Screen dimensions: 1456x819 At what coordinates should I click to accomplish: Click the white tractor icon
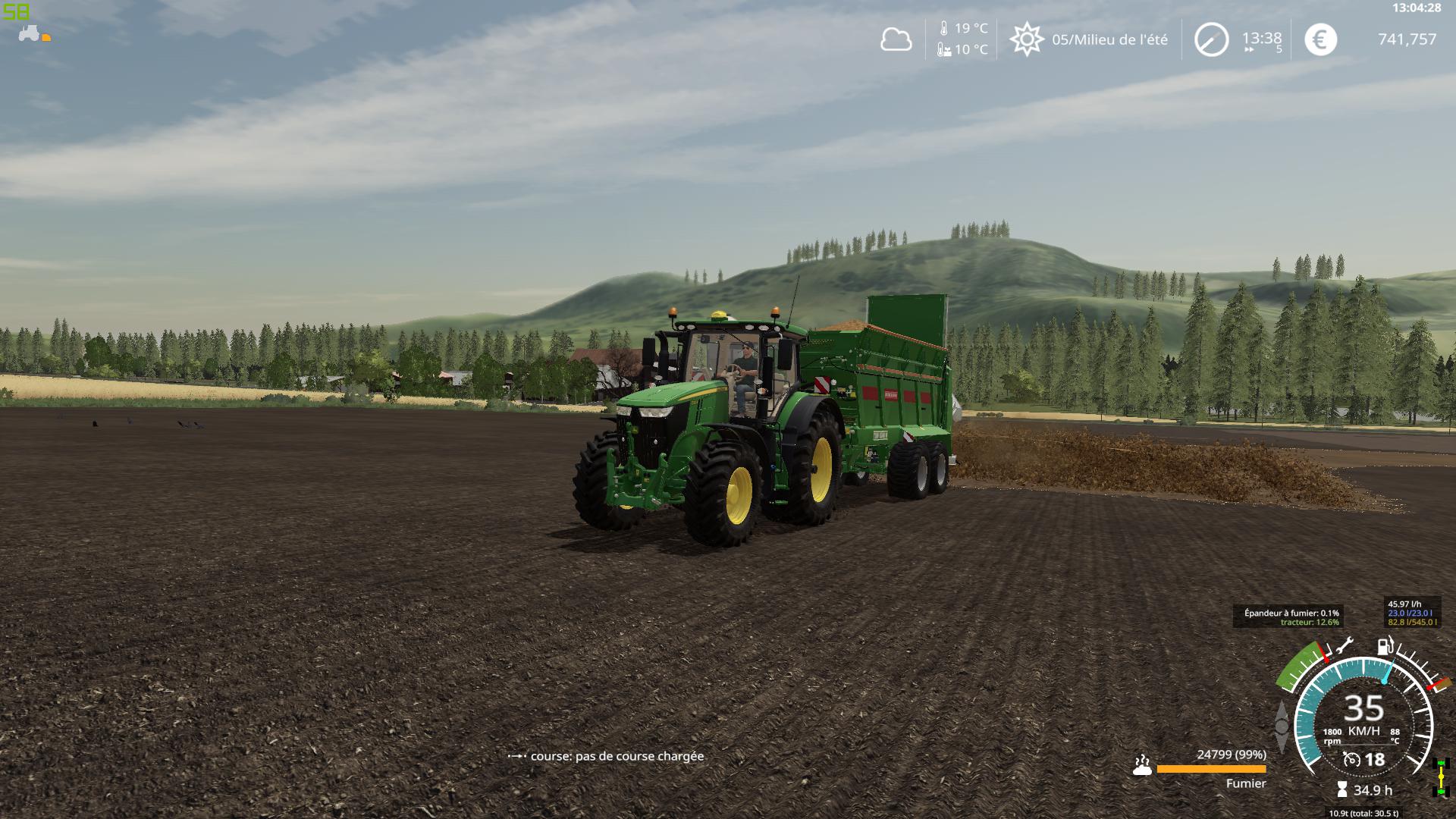(x=30, y=34)
